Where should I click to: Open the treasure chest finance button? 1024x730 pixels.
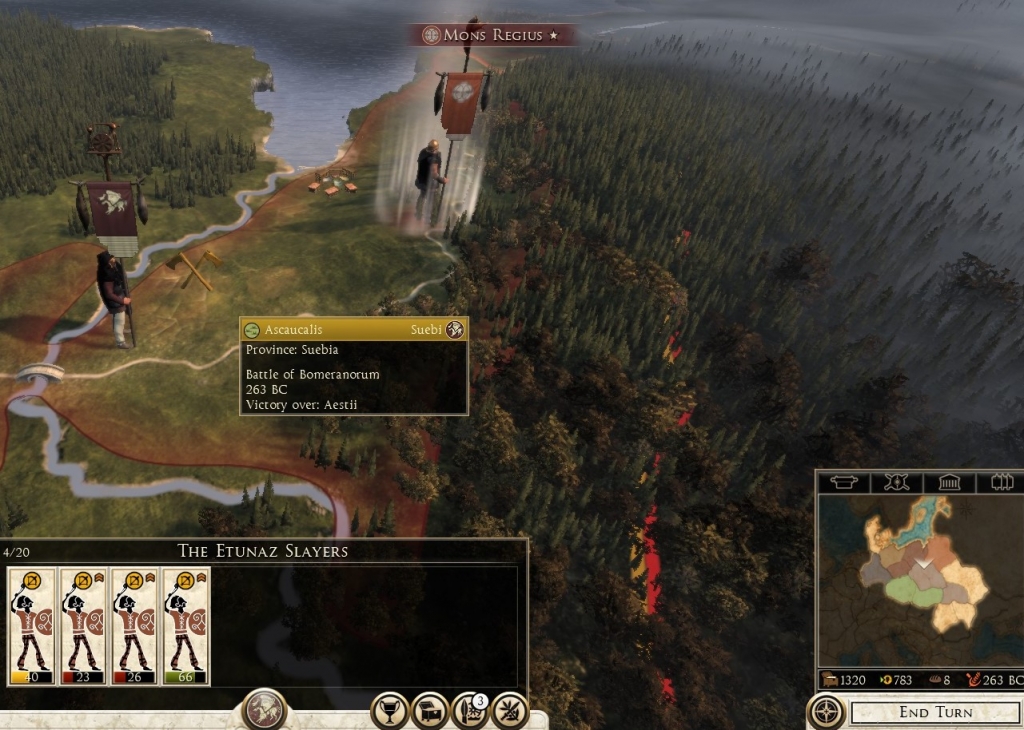[429, 710]
